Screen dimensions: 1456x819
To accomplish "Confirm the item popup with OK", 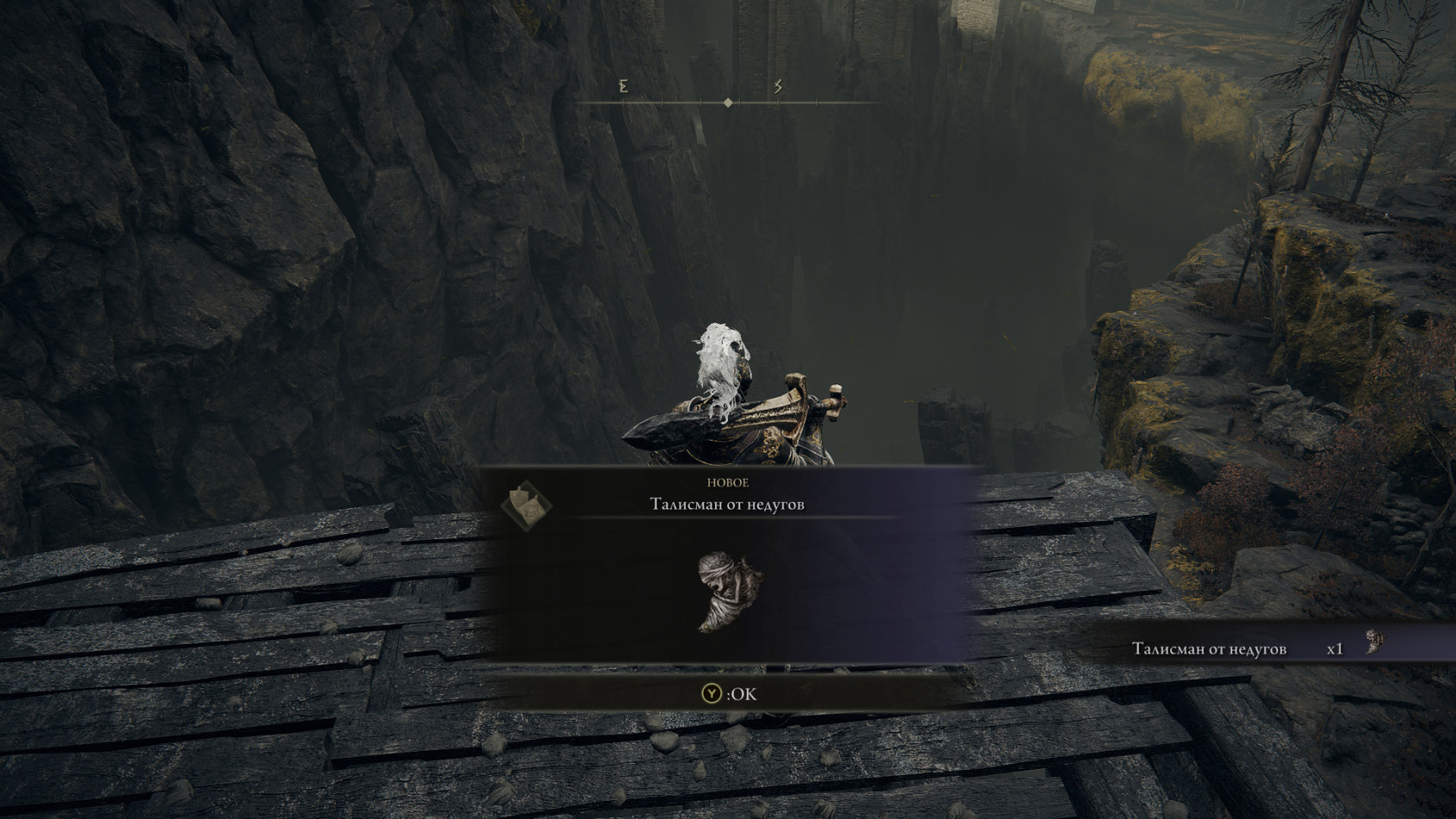I will tap(730, 694).
